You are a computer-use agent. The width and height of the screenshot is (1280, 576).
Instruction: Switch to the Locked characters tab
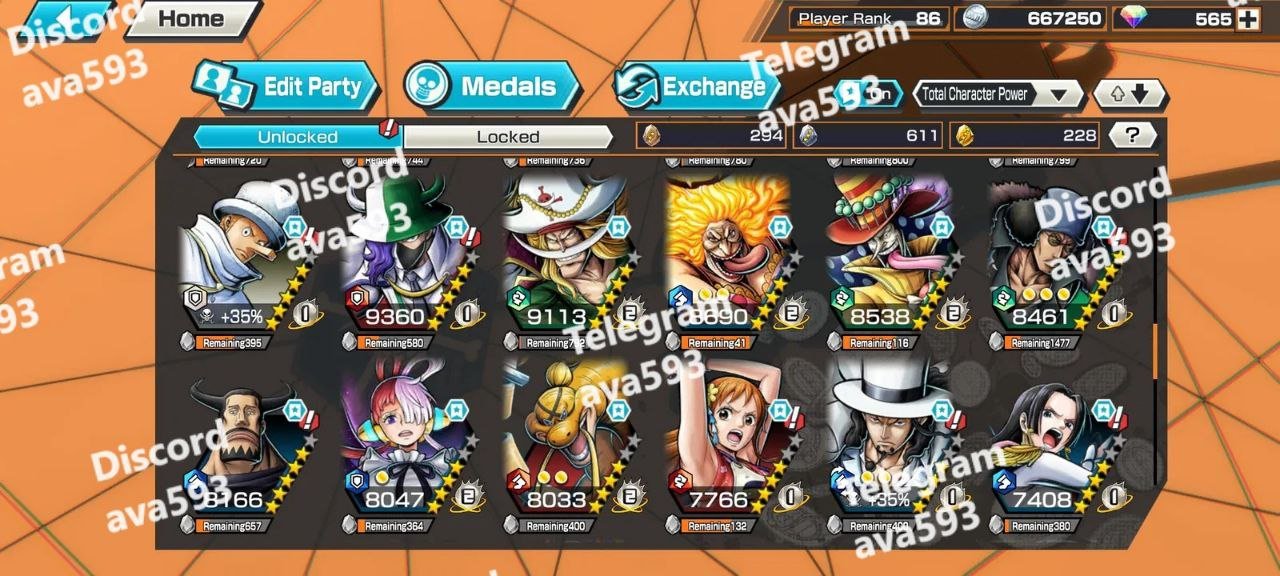pyautogui.click(x=507, y=137)
